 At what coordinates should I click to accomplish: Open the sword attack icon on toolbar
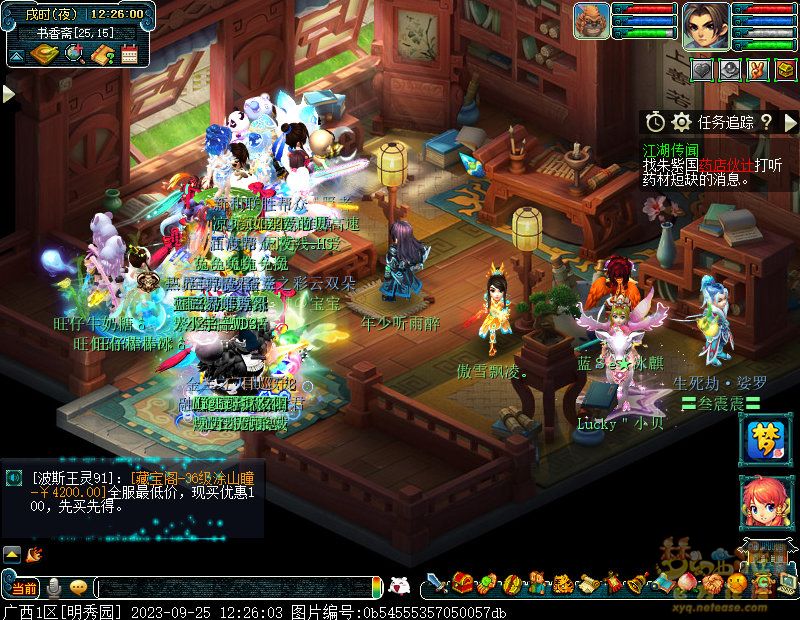tap(436, 583)
